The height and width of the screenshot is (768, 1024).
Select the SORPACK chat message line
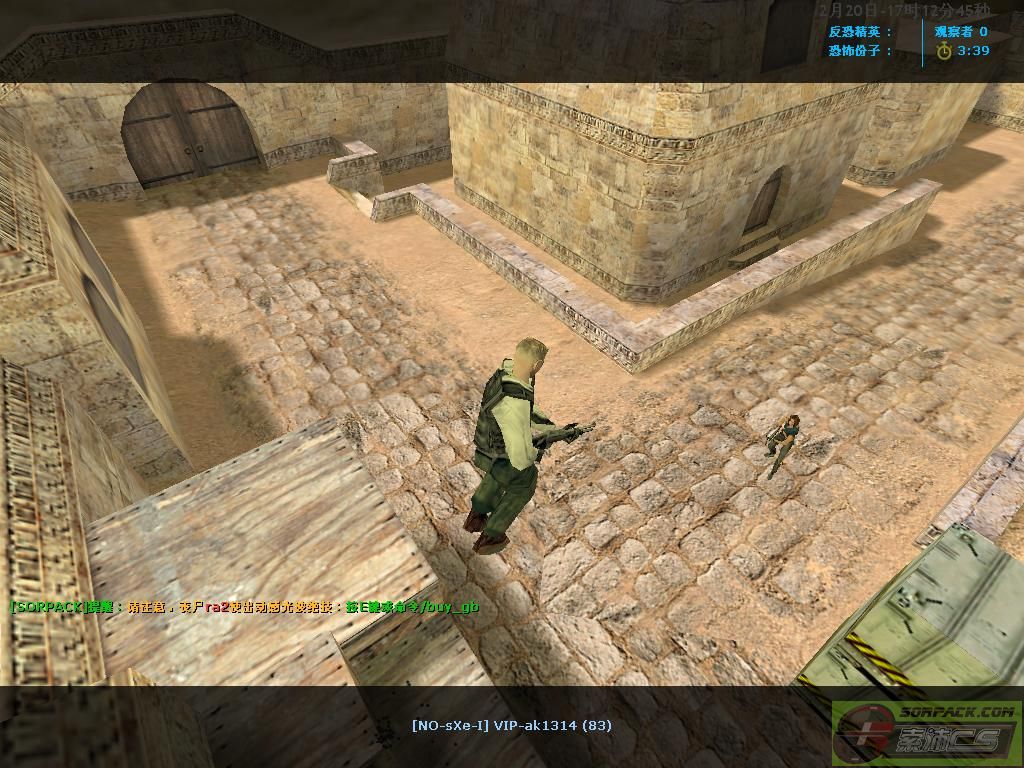click(x=238, y=607)
